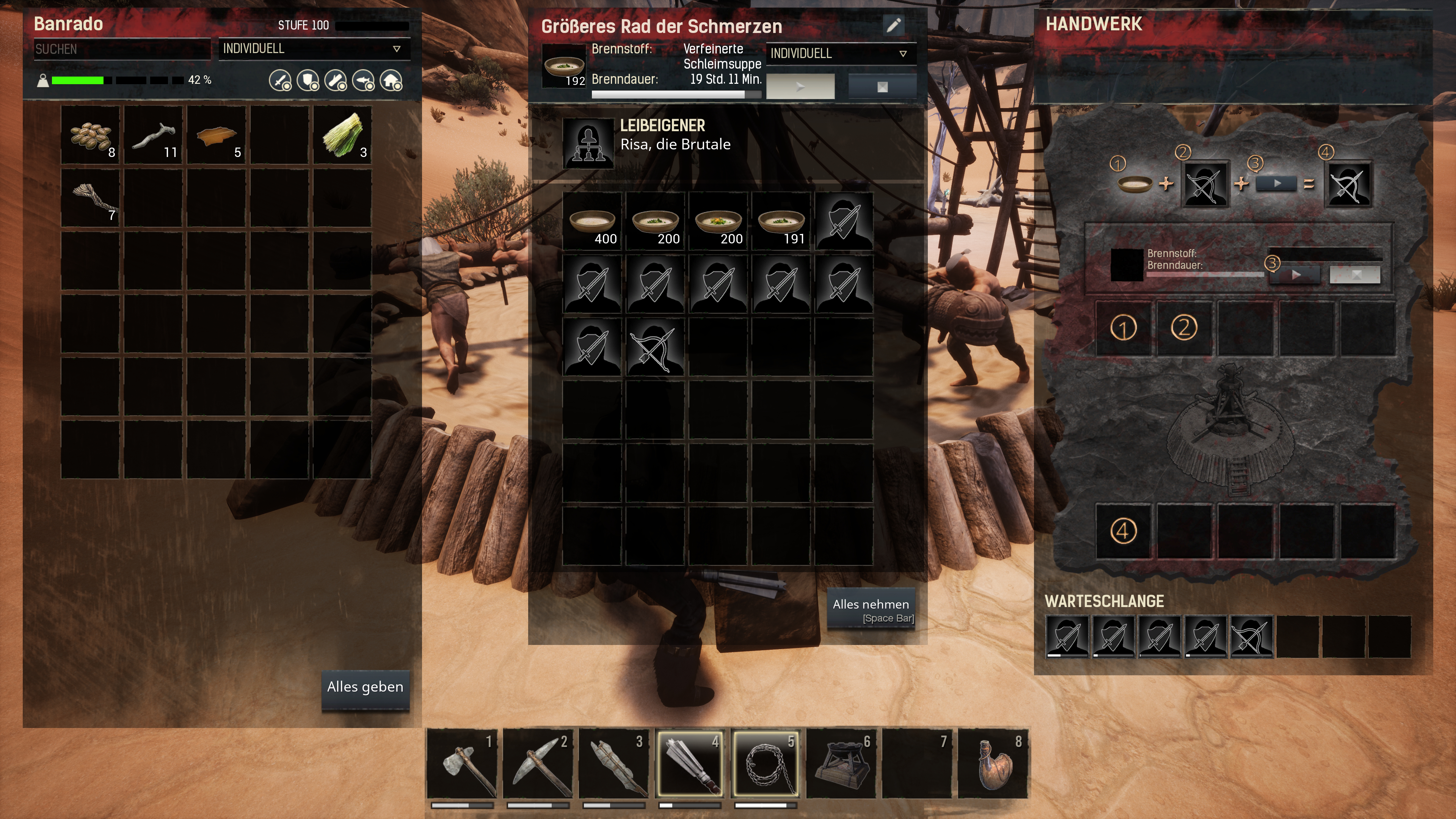Rename the wheel with the pencil icon
This screenshot has width=1456, height=819.
pyautogui.click(x=893, y=25)
